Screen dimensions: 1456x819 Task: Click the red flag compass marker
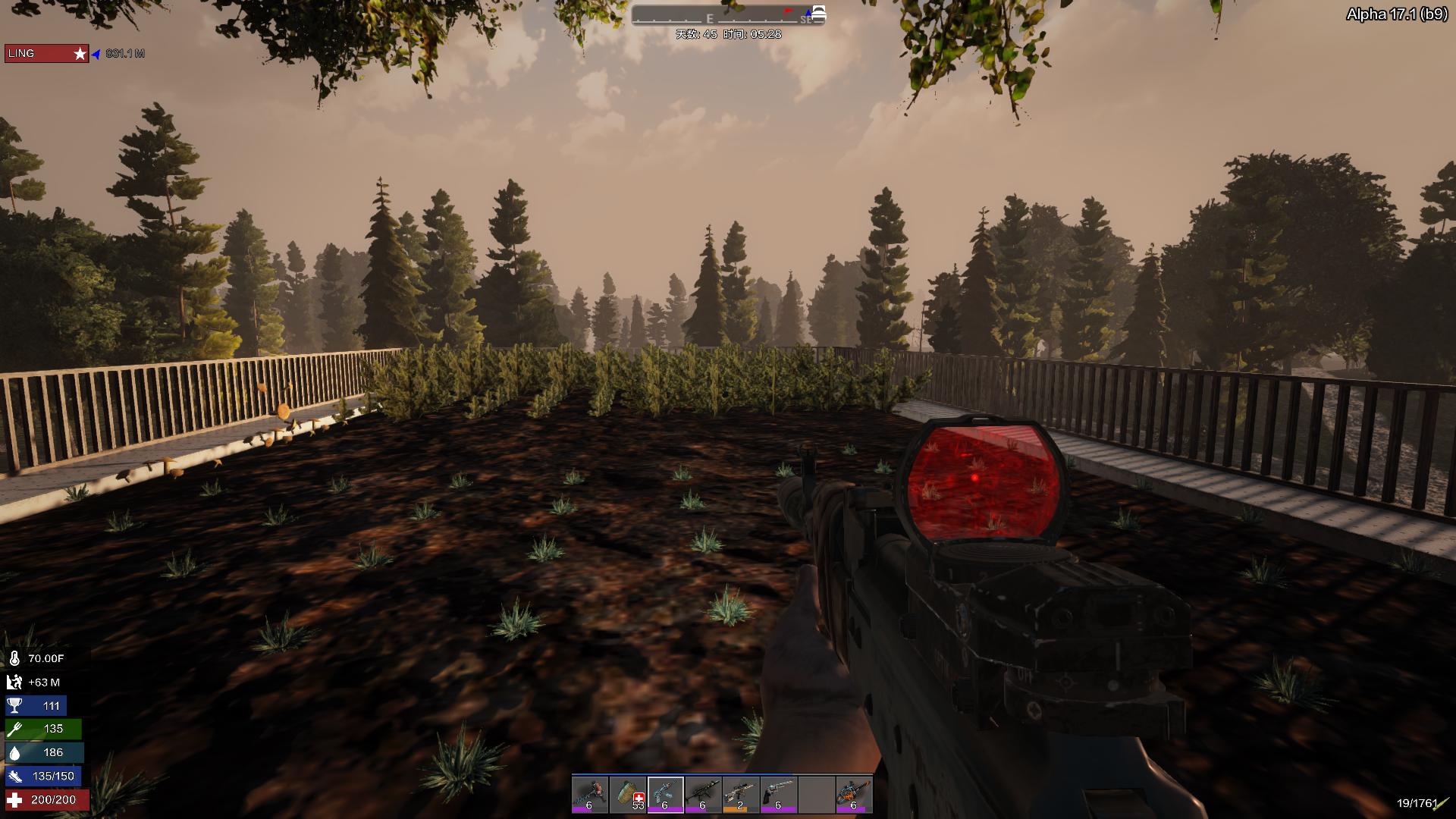(789, 11)
